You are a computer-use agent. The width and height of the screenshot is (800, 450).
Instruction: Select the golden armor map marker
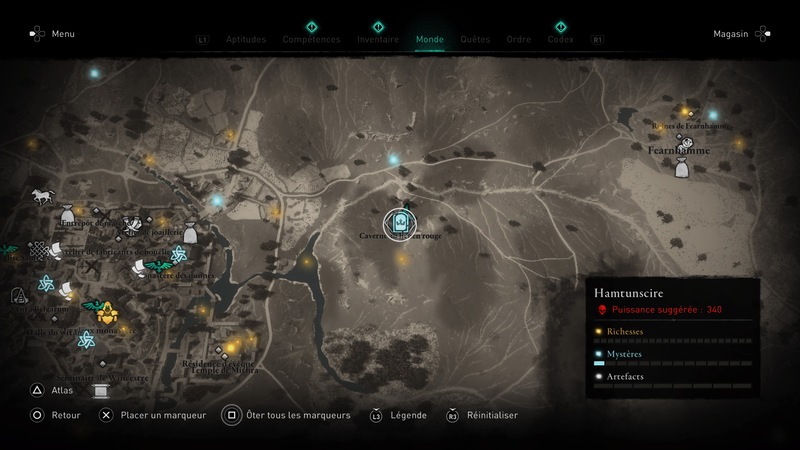coord(106,314)
